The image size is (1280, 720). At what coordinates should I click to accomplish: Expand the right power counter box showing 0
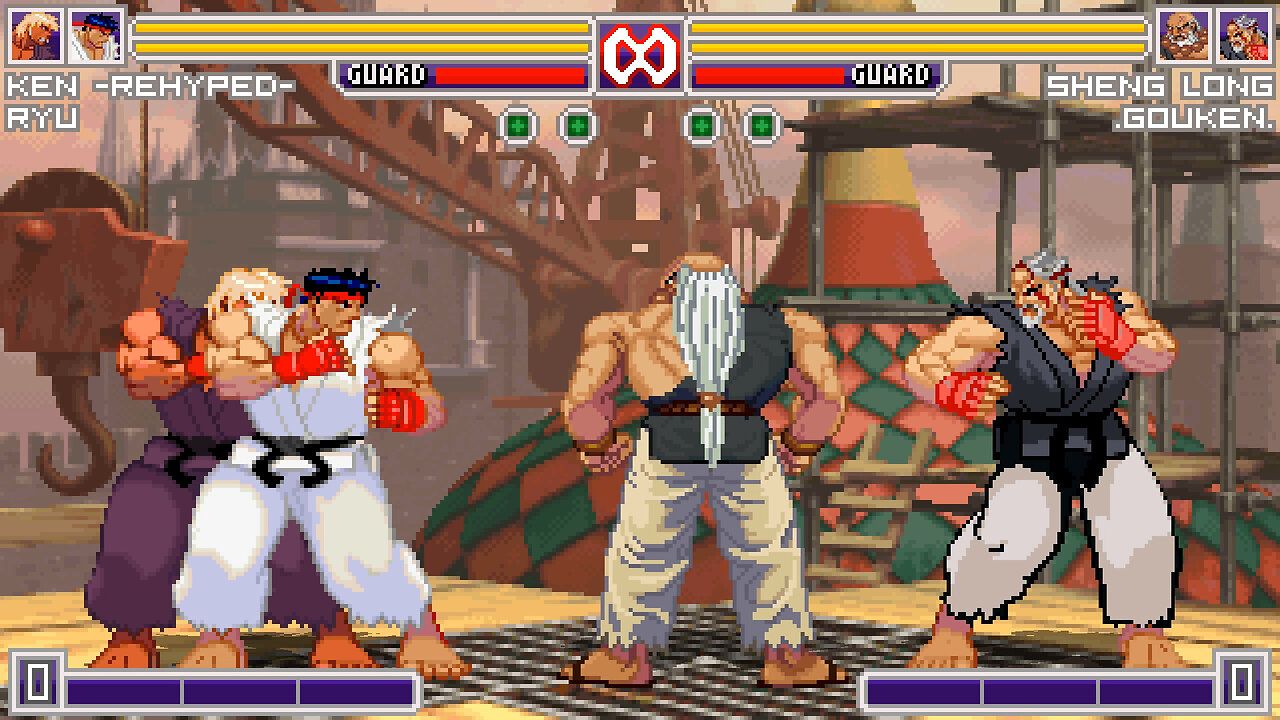pyautogui.click(x=1243, y=685)
